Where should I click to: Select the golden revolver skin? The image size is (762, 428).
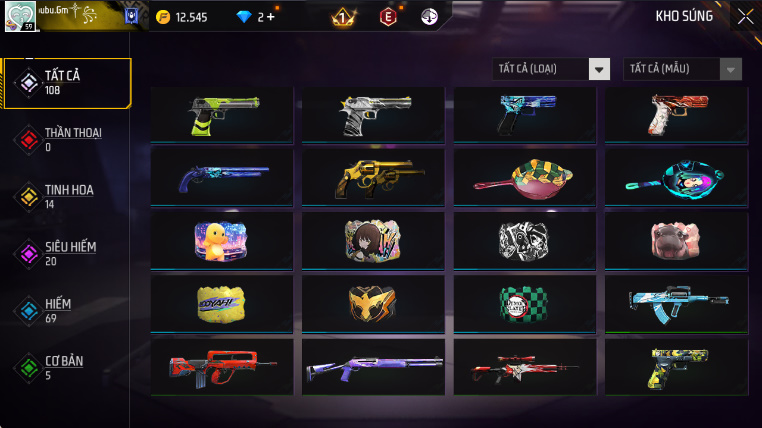373,178
